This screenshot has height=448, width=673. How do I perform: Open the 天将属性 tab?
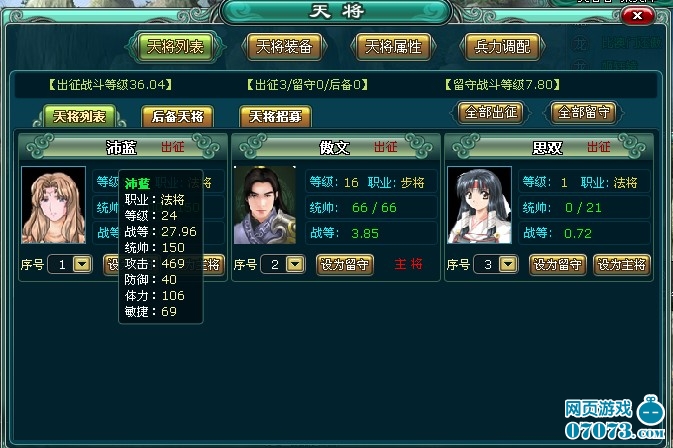[393, 46]
